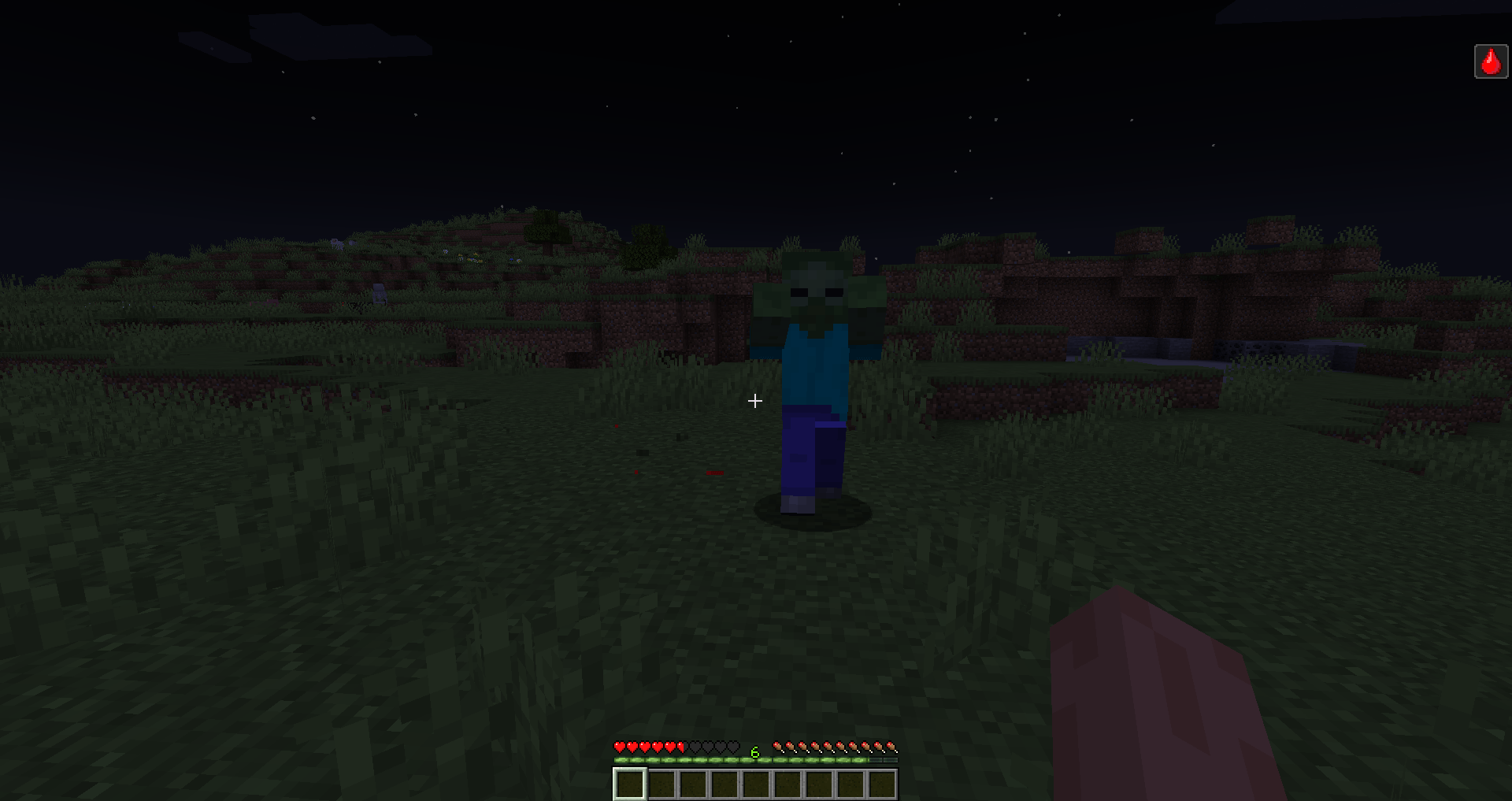Click the second hotbar slot
The width and height of the screenshot is (1512, 801).
(x=661, y=784)
